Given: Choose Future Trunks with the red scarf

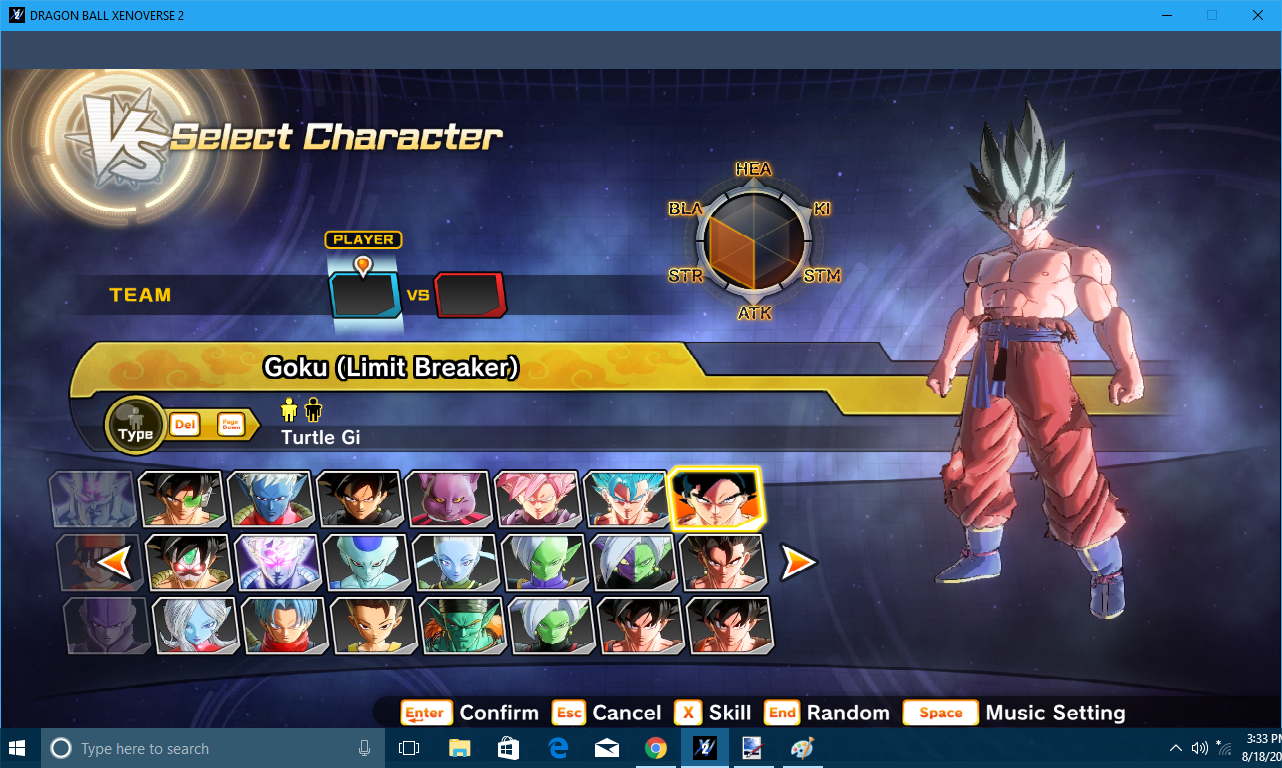Looking at the screenshot, I should click(284, 625).
